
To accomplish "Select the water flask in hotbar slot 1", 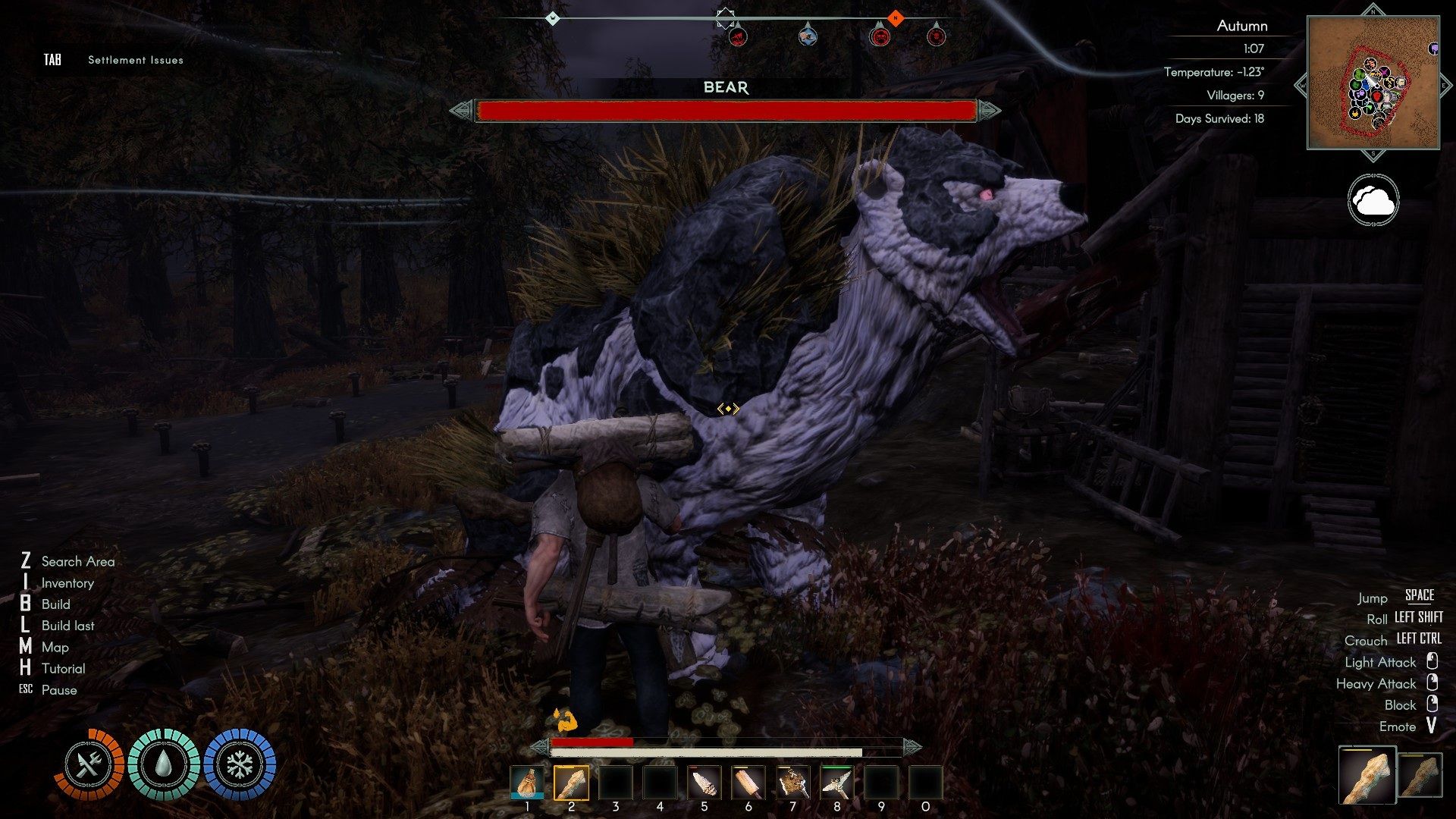I will tap(527, 783).
